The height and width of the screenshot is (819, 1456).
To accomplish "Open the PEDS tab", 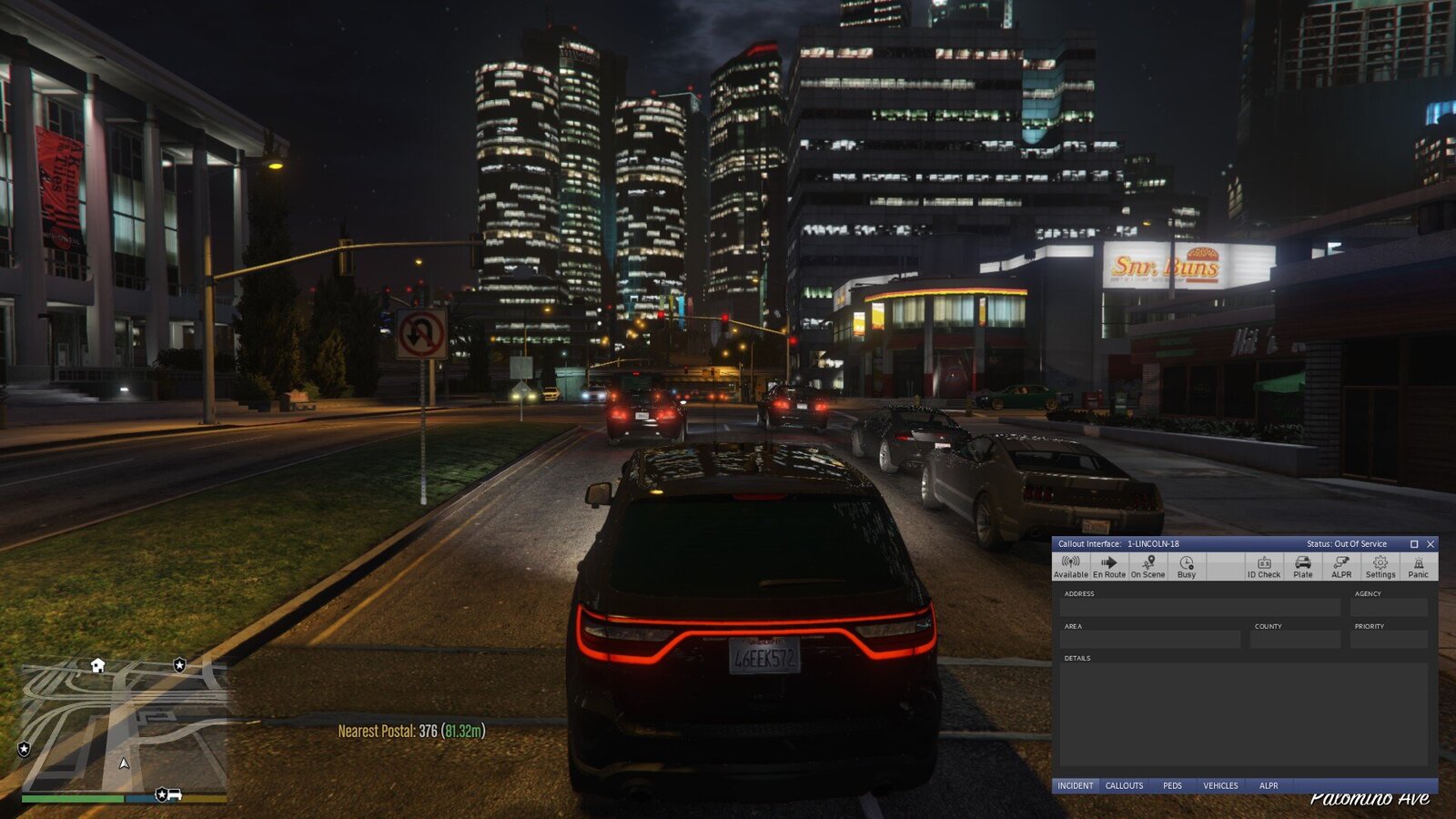I will pyautogui.click(x=1172, y=784).
